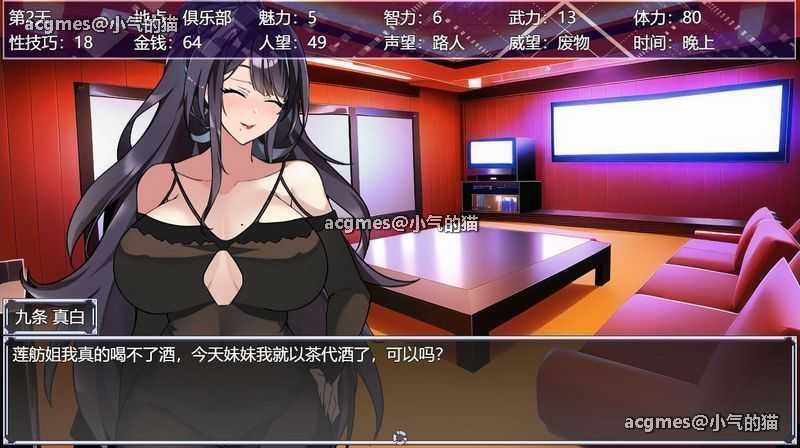The width and height of the screenshot is (800, 448).
Task: Click the spinning continue indicator below the dialogue
Action: pos(400,437)
